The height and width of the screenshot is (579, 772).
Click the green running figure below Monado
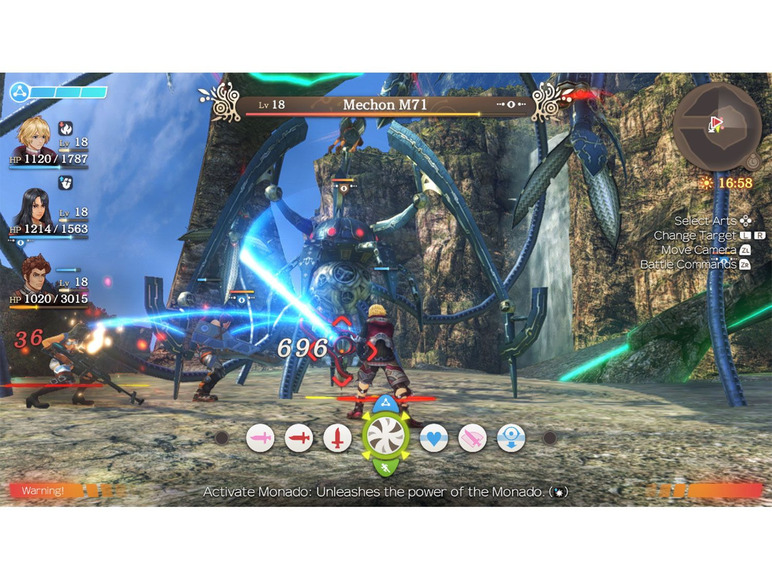[x=385, y=467]
